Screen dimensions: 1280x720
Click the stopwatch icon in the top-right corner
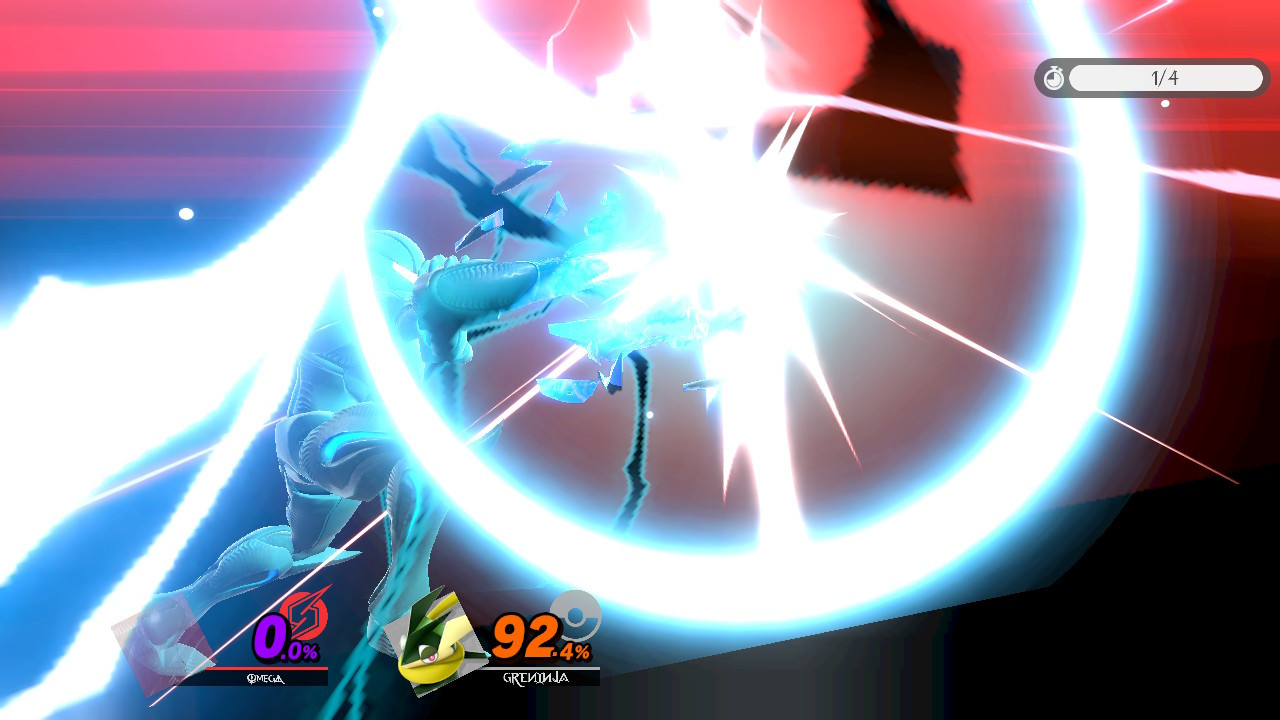[x=1055, y=78]
